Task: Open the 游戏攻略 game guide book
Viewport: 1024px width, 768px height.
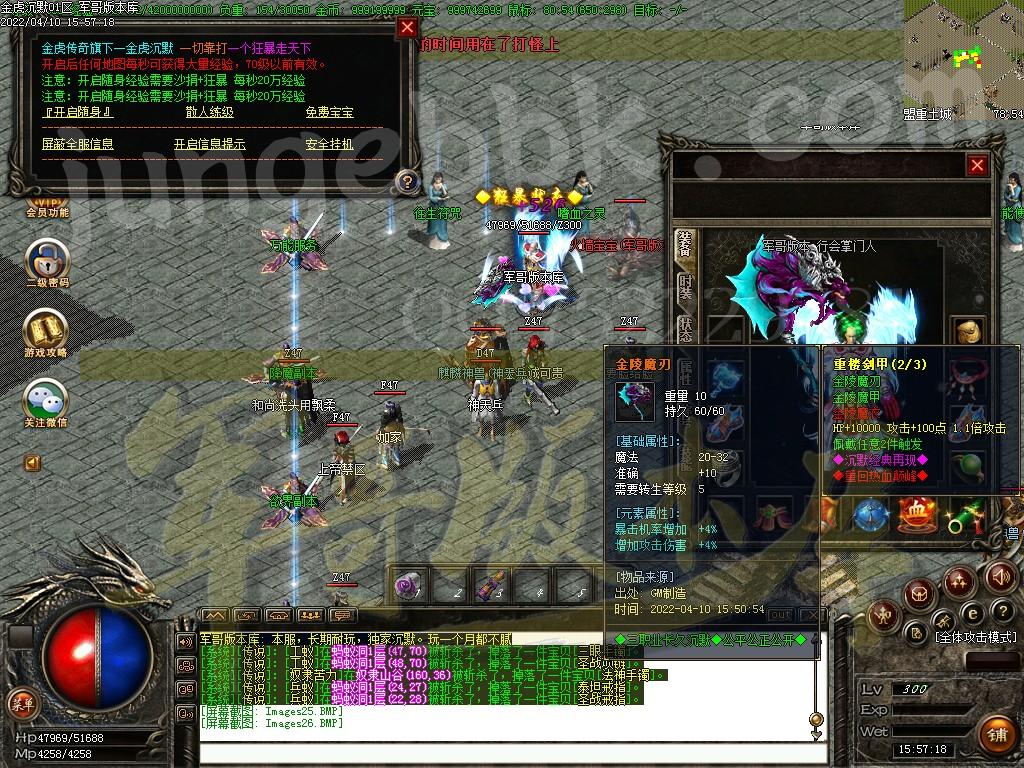Action: pyautogui.click(x=46, y=330)
